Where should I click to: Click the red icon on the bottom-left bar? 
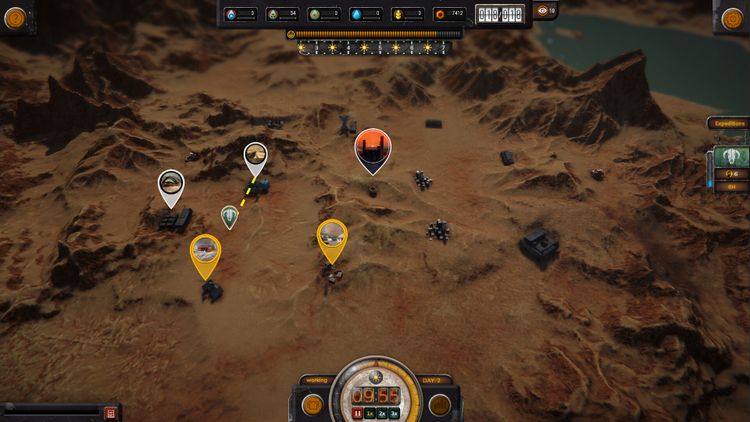[x=110, y=412]
